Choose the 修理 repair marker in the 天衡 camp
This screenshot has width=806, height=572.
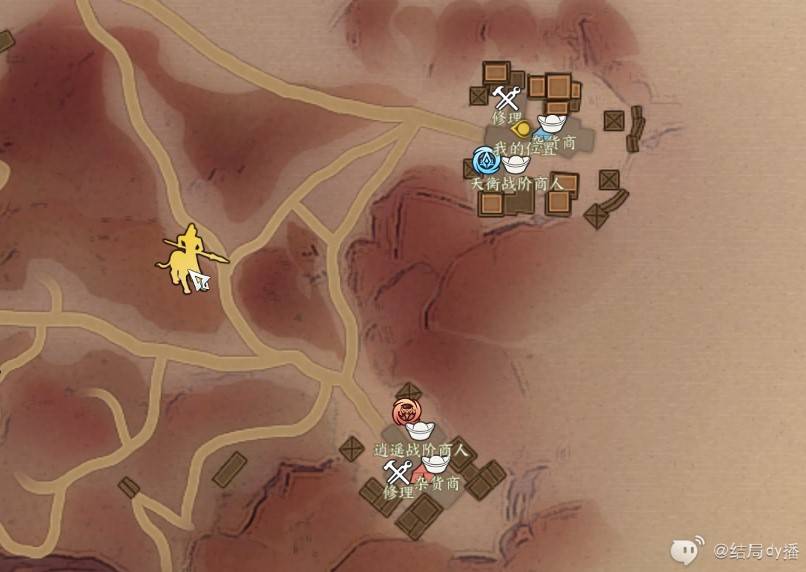click(507, 98)
